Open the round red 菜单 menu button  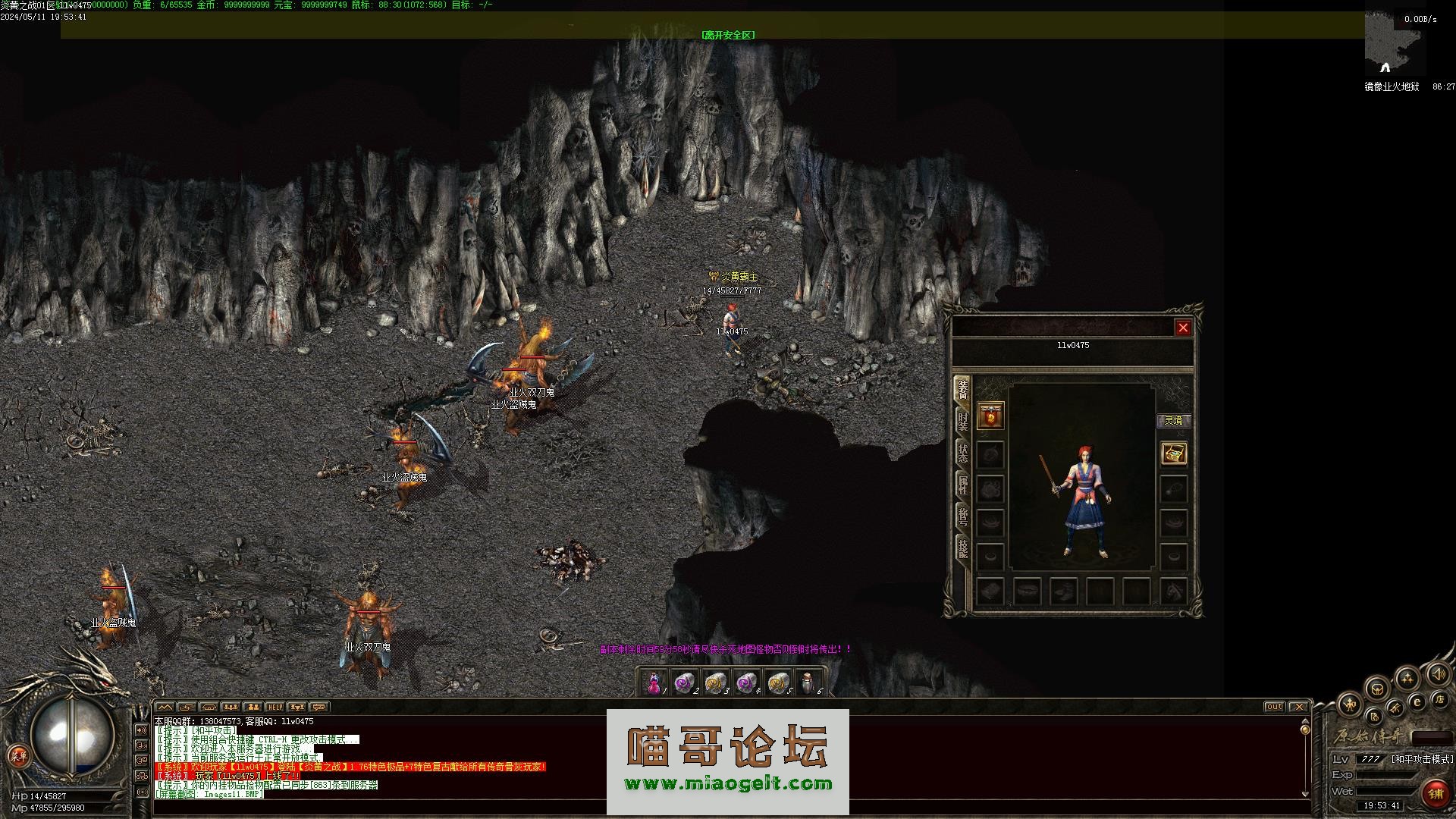click(18, 755)
